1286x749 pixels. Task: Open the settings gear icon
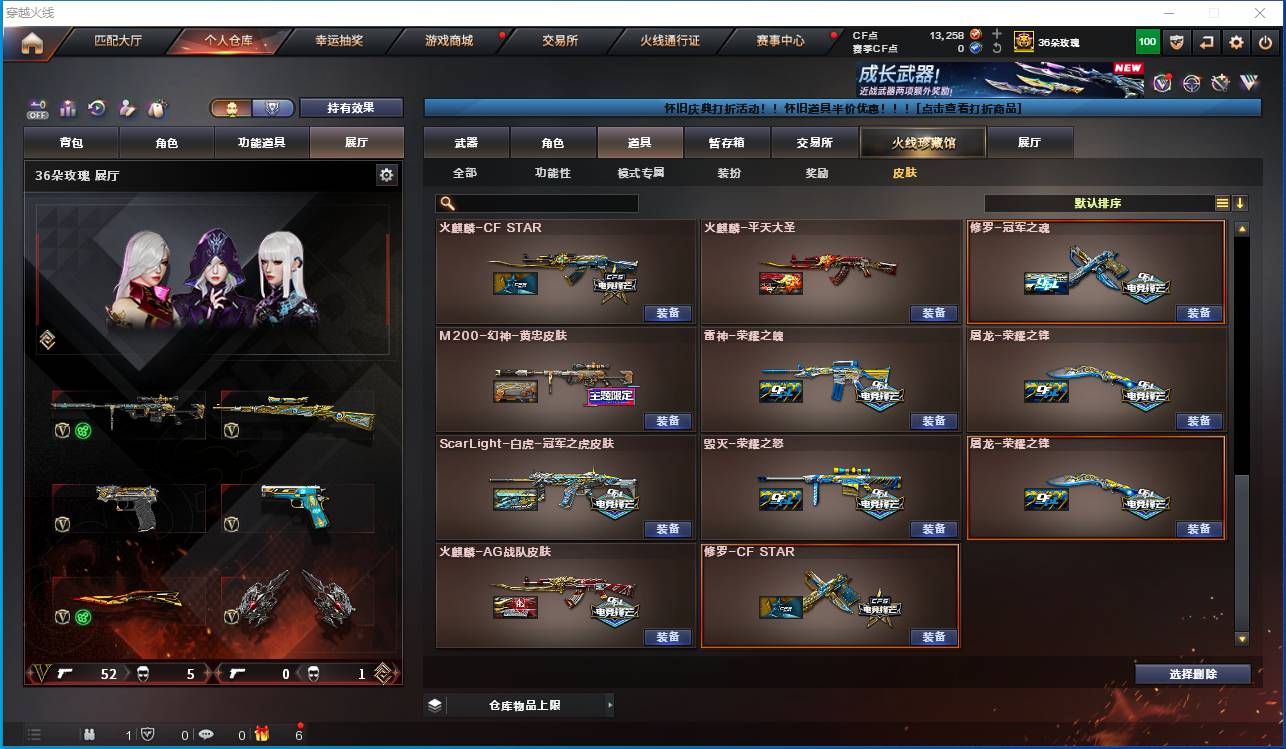(x=1236, y=41)
